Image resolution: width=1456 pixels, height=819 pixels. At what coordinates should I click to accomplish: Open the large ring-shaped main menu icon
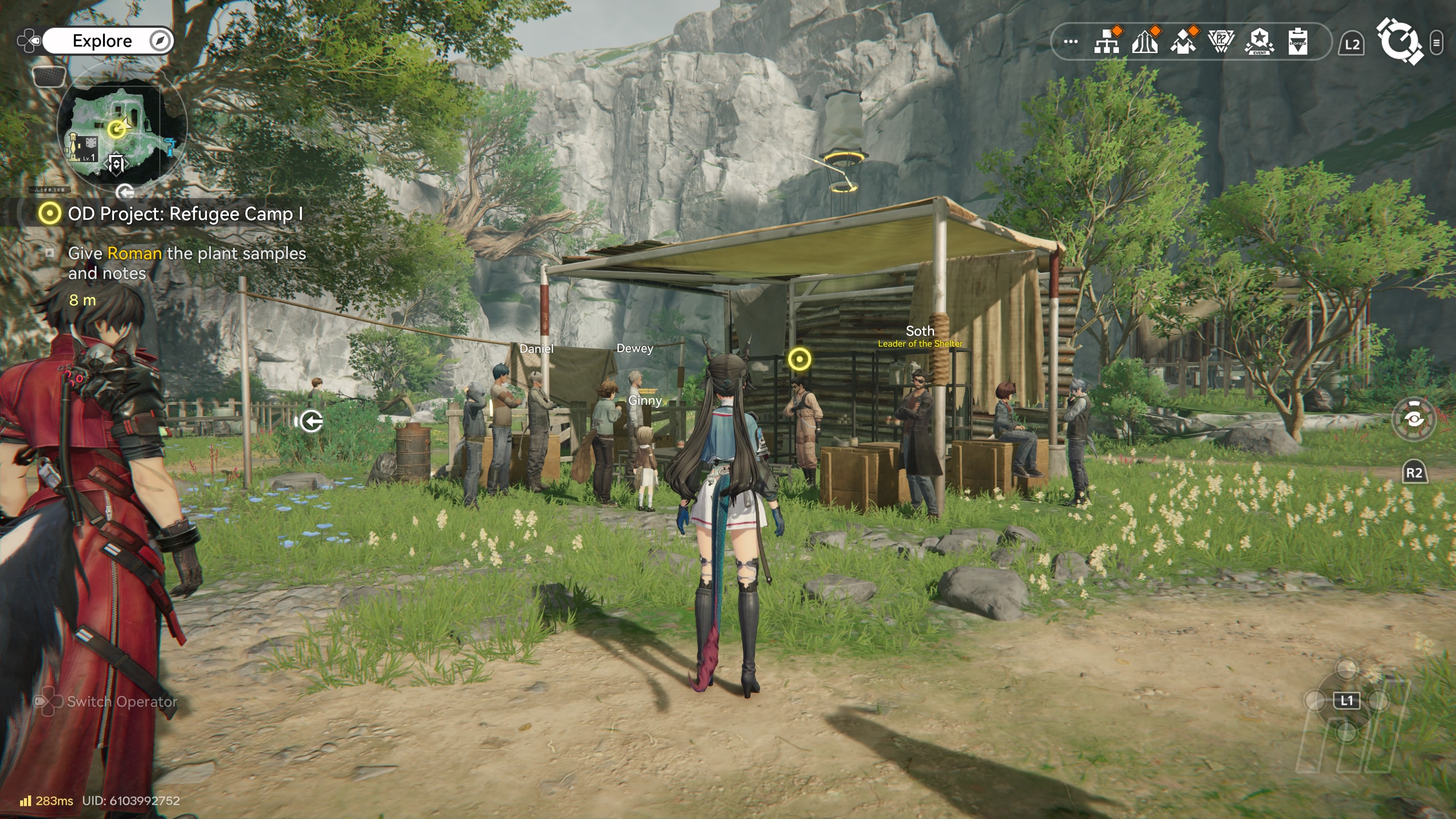(1398, 41)
